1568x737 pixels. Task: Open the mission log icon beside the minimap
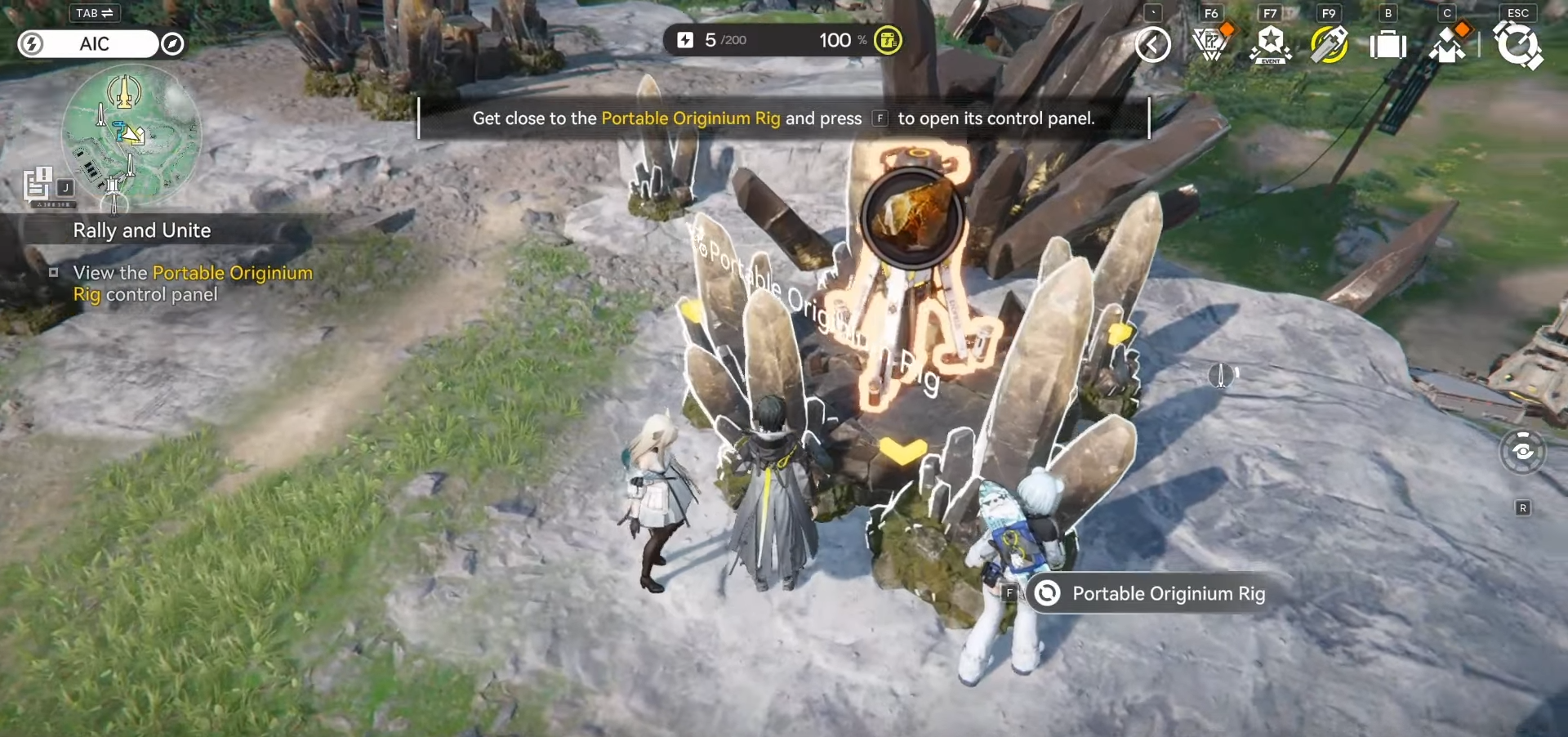tap(38, 184)
